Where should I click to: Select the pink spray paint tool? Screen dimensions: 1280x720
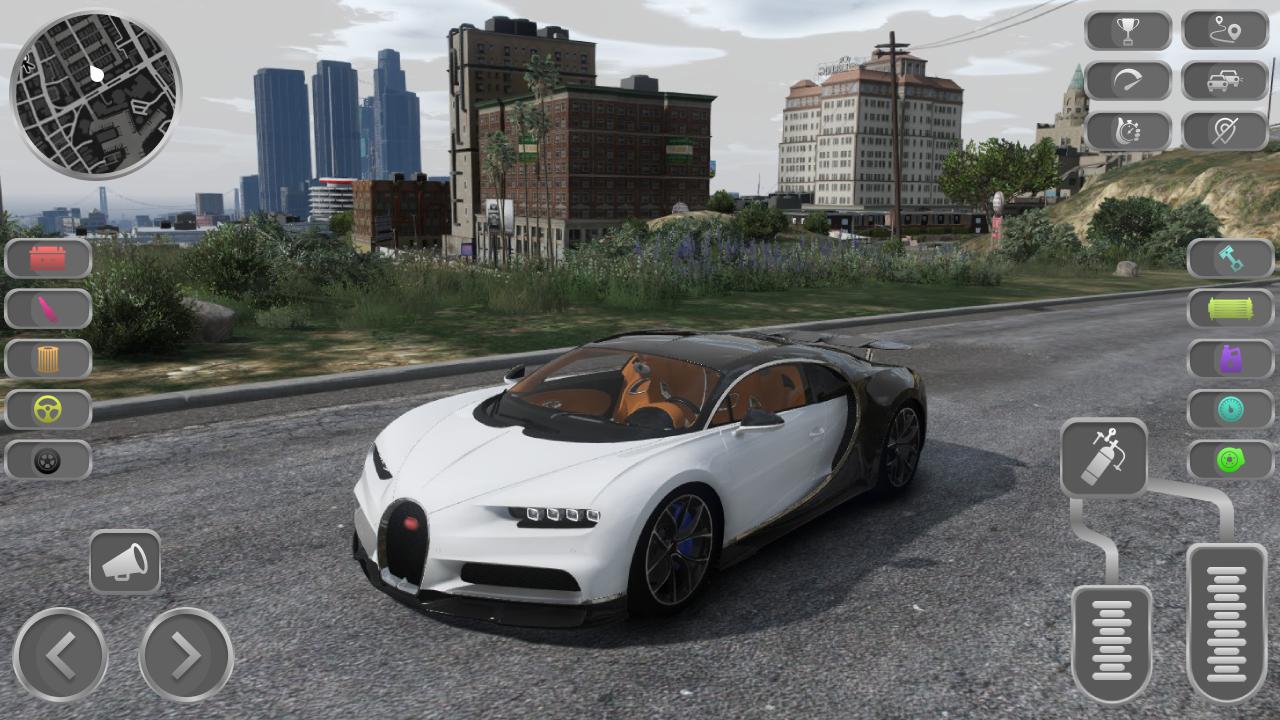click(48, 308)
